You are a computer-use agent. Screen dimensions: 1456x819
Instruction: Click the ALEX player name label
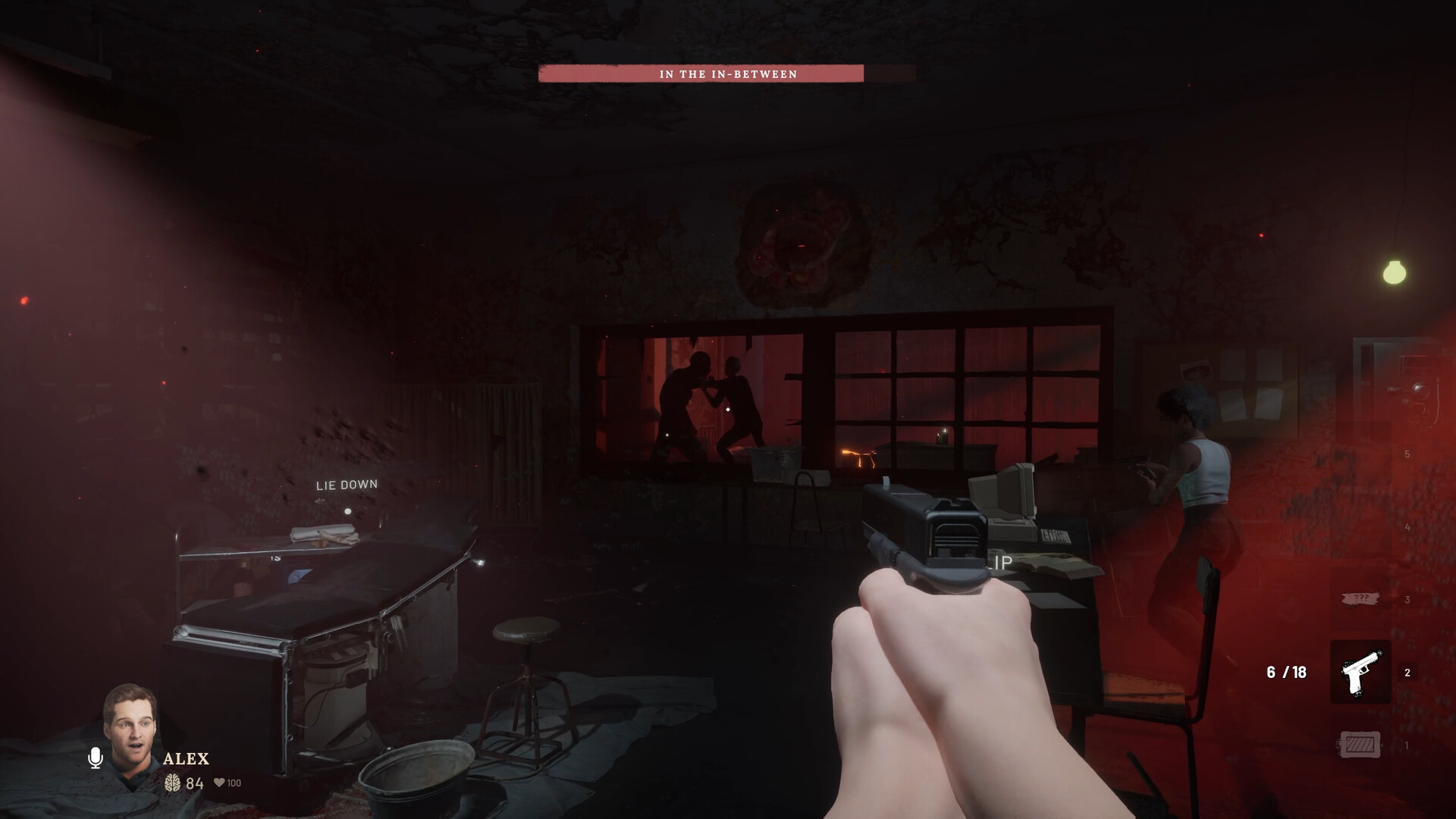pos(186,758)
